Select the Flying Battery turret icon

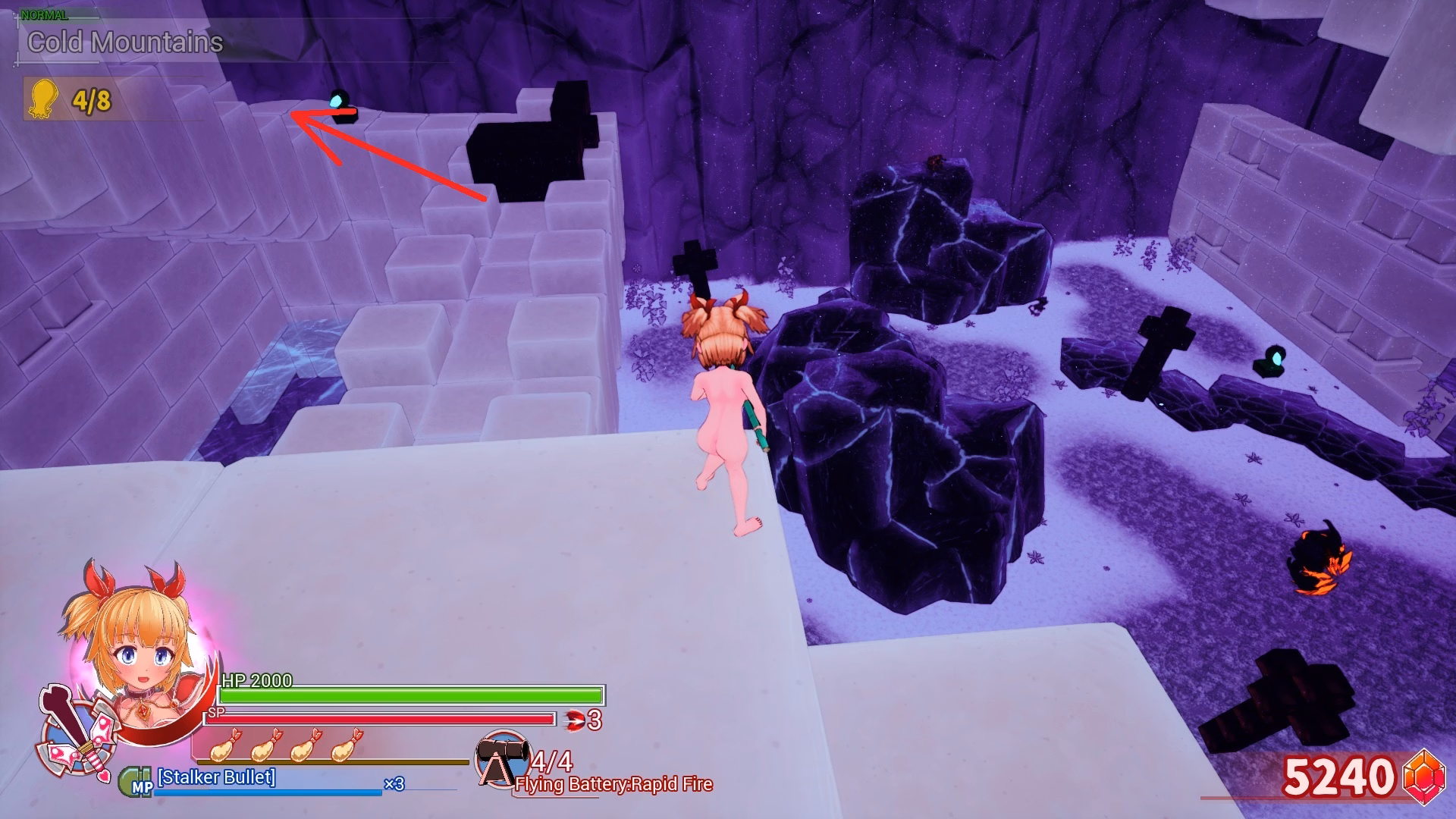click(x=500, y=758)
